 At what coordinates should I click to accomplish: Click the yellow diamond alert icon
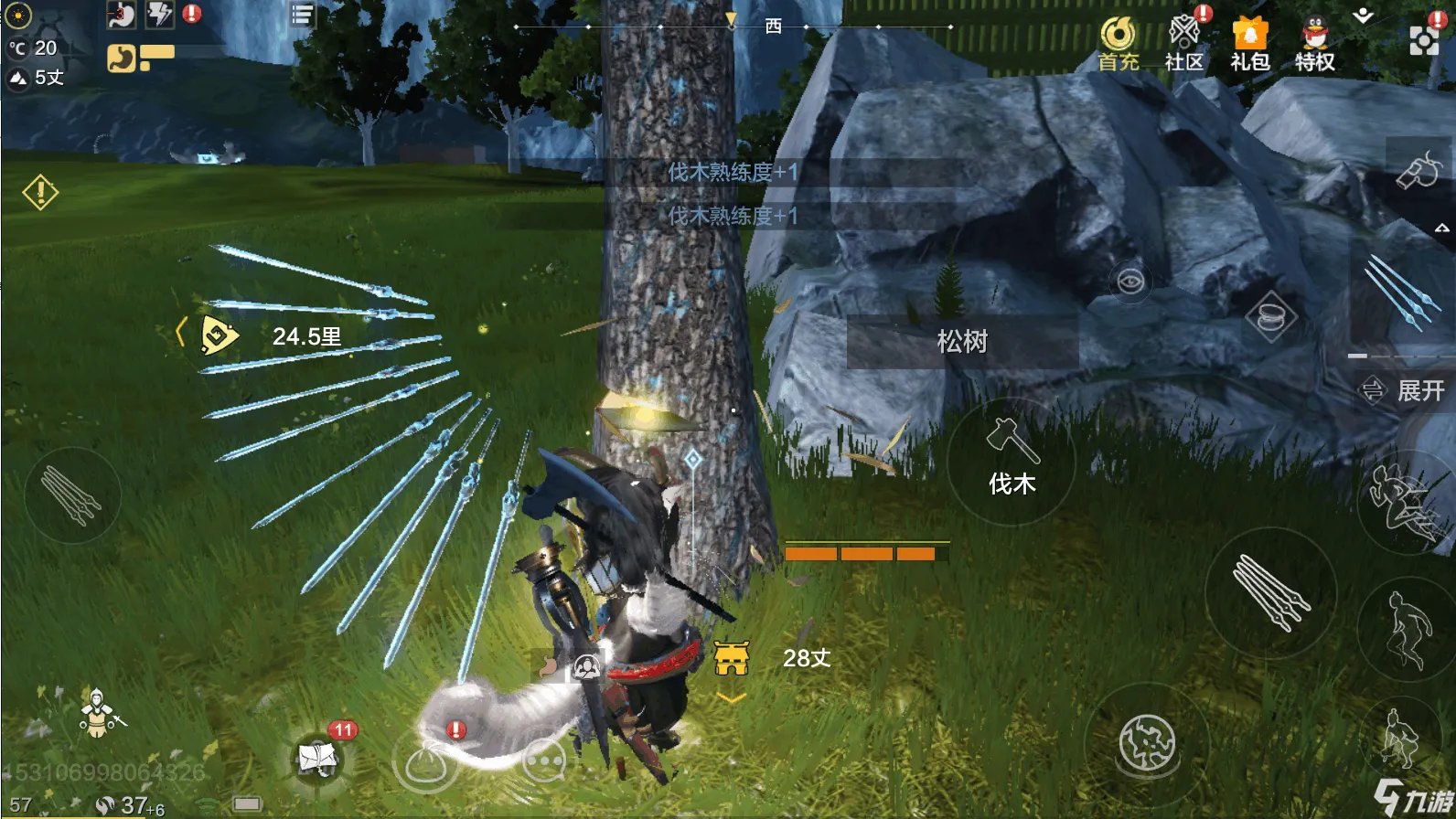pyautogui.click(x=40, y=192)
